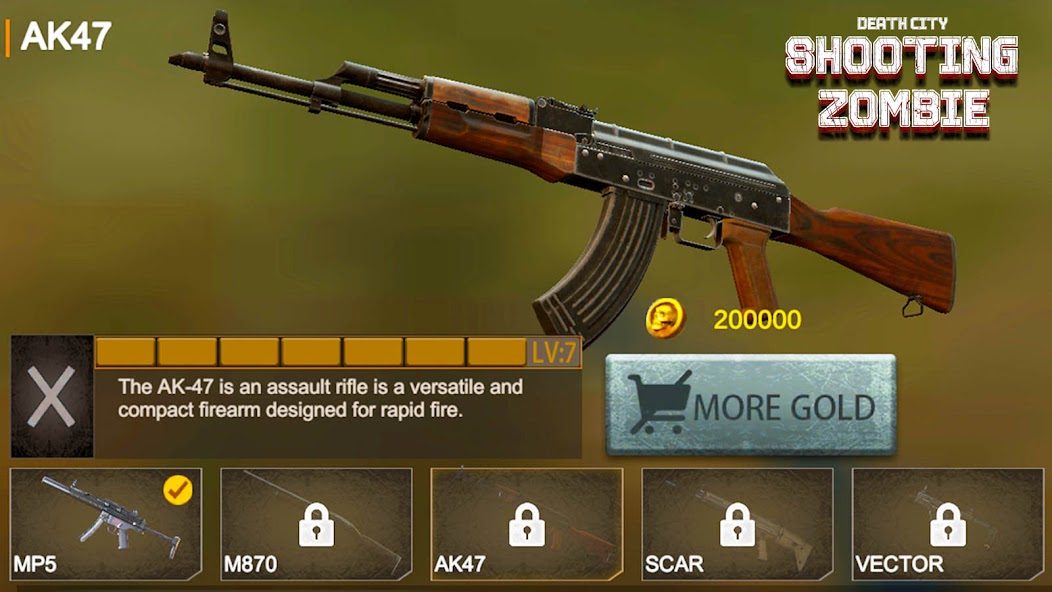1052x592 pixels.
Task: Choose the locked M870 shotgun tile
Action: click(x=316, y=524)
